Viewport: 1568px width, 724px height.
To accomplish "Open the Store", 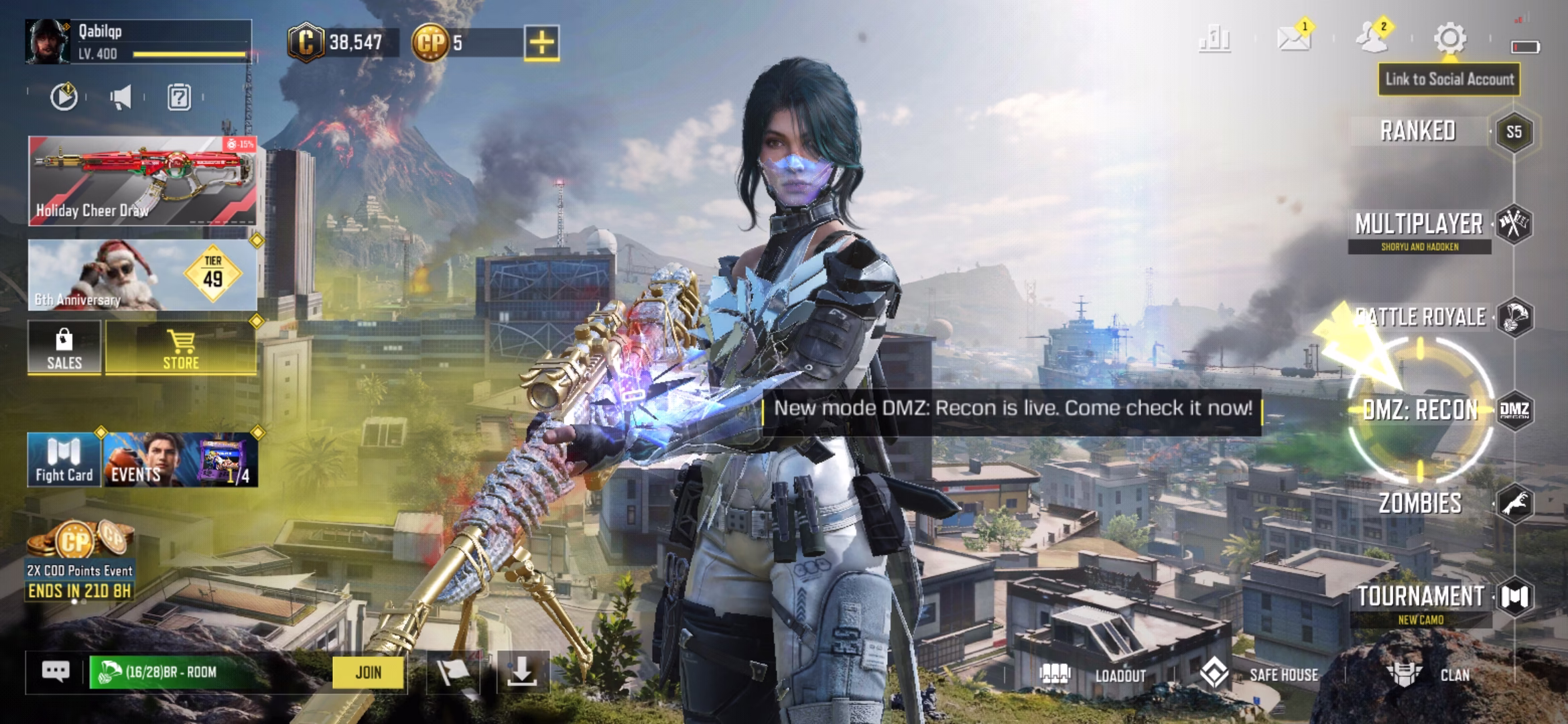I will coord(181,347).
